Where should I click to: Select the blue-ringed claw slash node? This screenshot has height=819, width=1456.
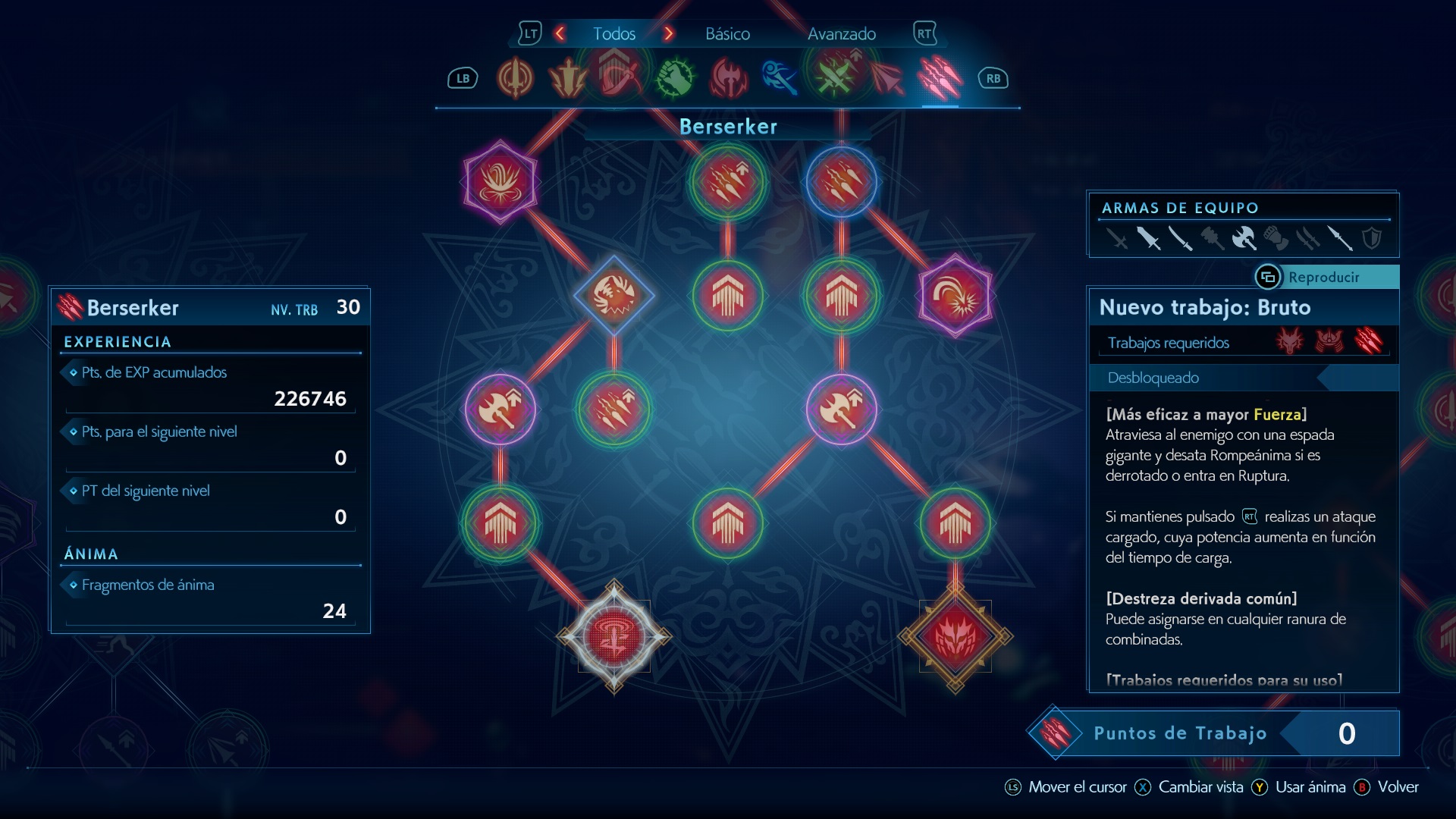point(841,182)
